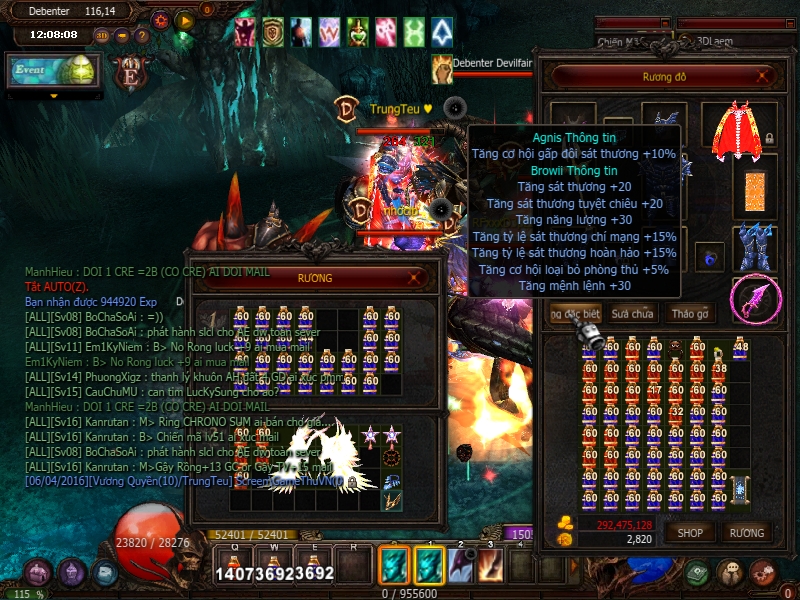Switch to the Tháo gỡ tab
Screen dimensions: 800x600
[689, 314]
